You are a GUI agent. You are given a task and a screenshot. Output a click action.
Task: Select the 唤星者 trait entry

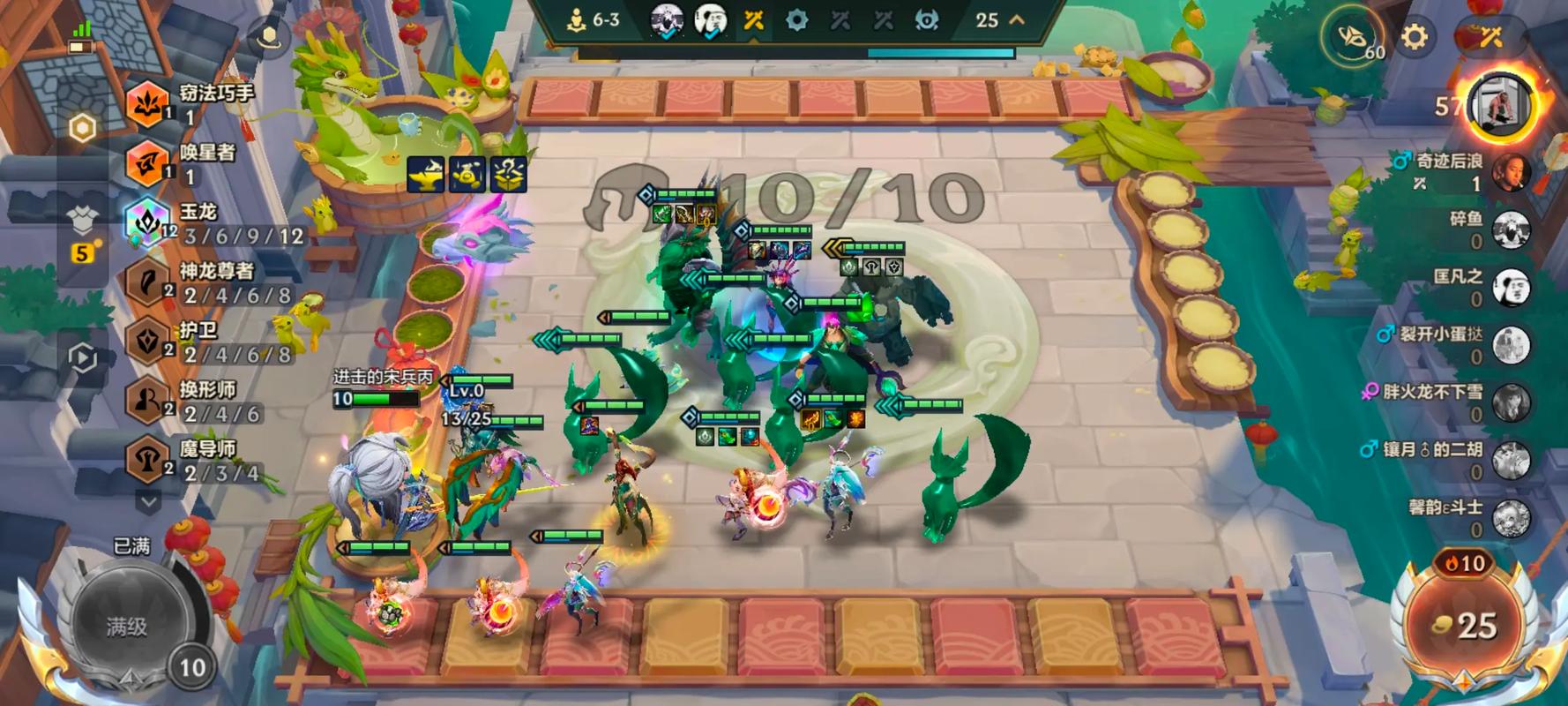[147, 163]
